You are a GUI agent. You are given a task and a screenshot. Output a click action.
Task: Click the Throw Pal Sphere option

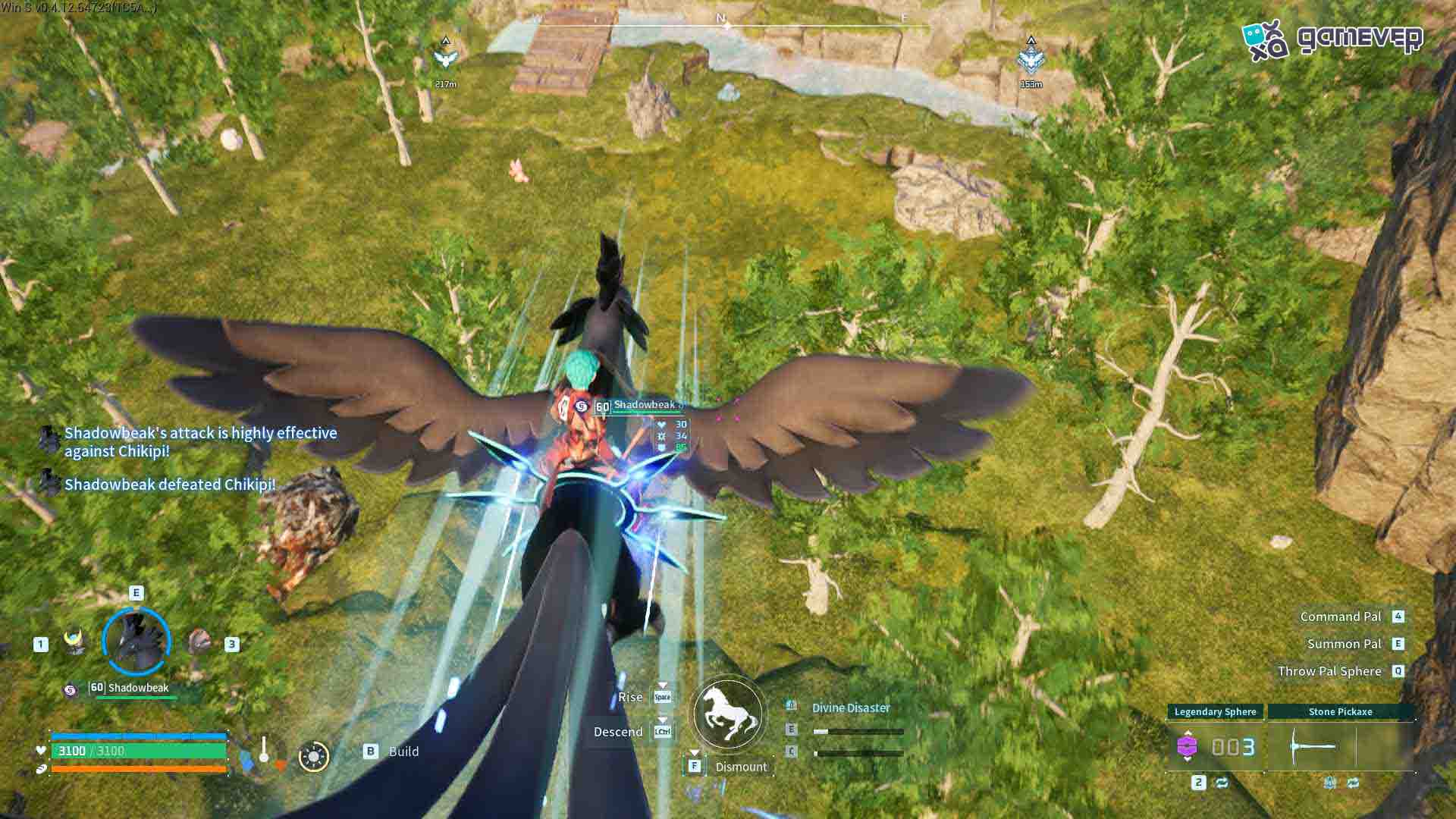pos(1329,671)
